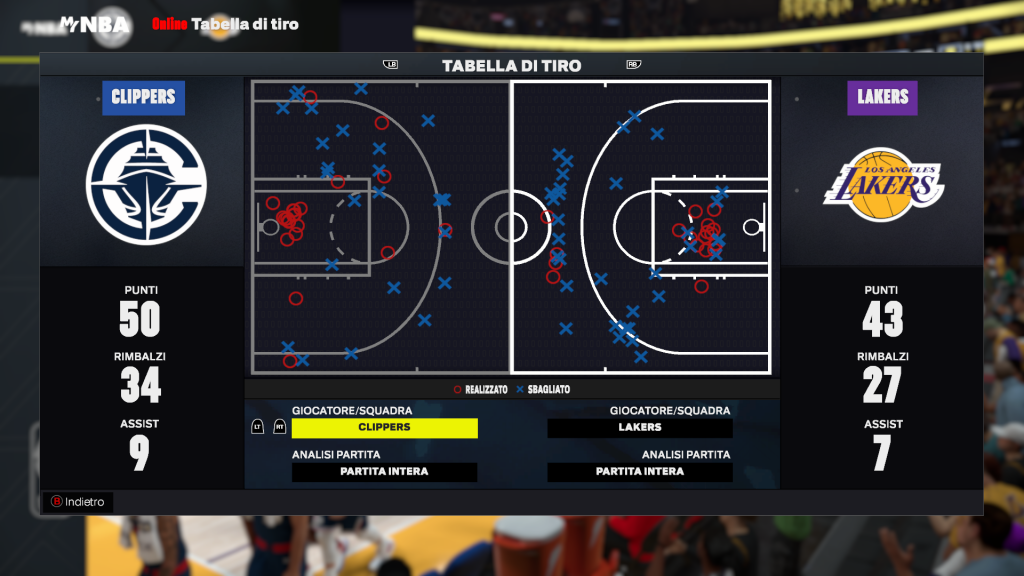The image size is (1024, 576).
Task: Click the purple LAKERS name banner
Action: coord(882,97)
